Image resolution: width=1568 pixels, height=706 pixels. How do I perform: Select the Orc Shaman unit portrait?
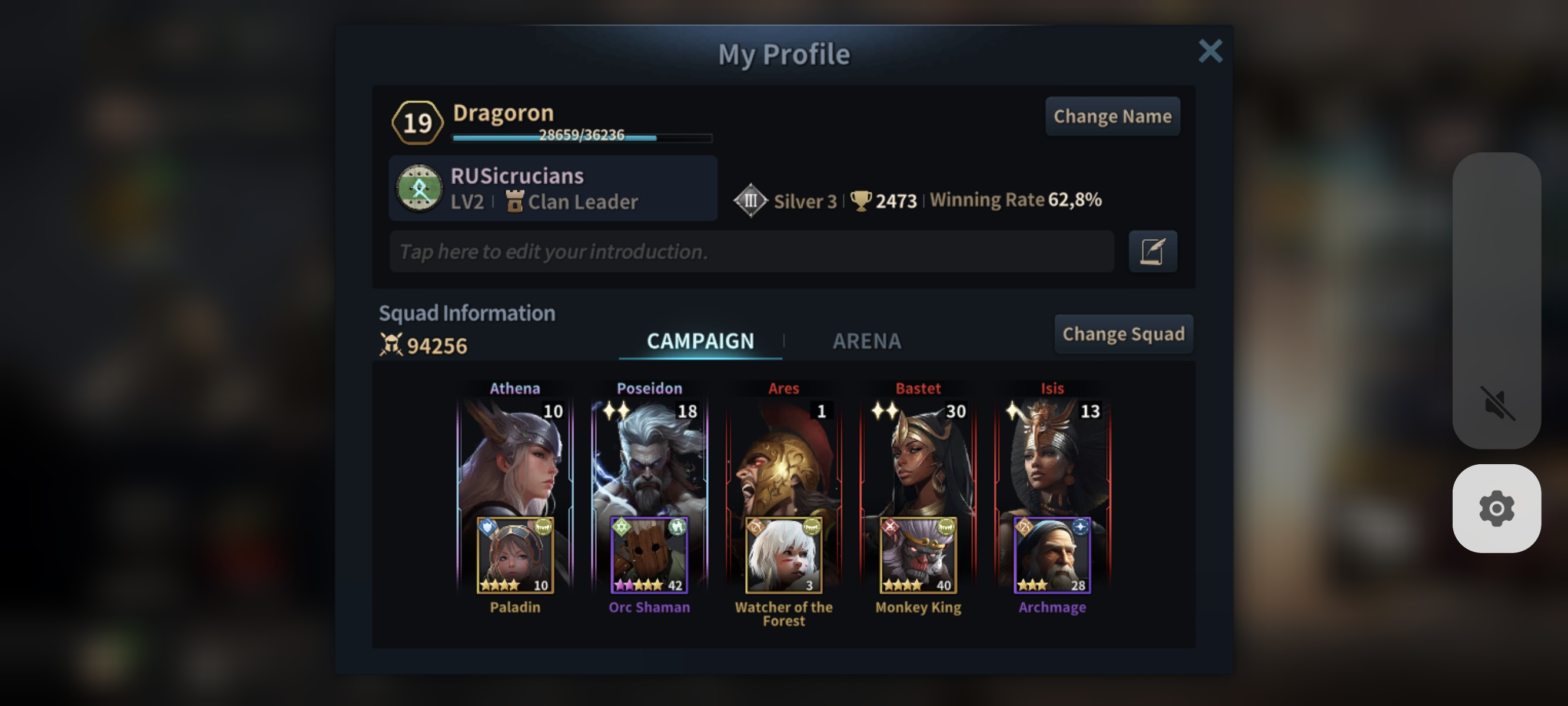649,555
